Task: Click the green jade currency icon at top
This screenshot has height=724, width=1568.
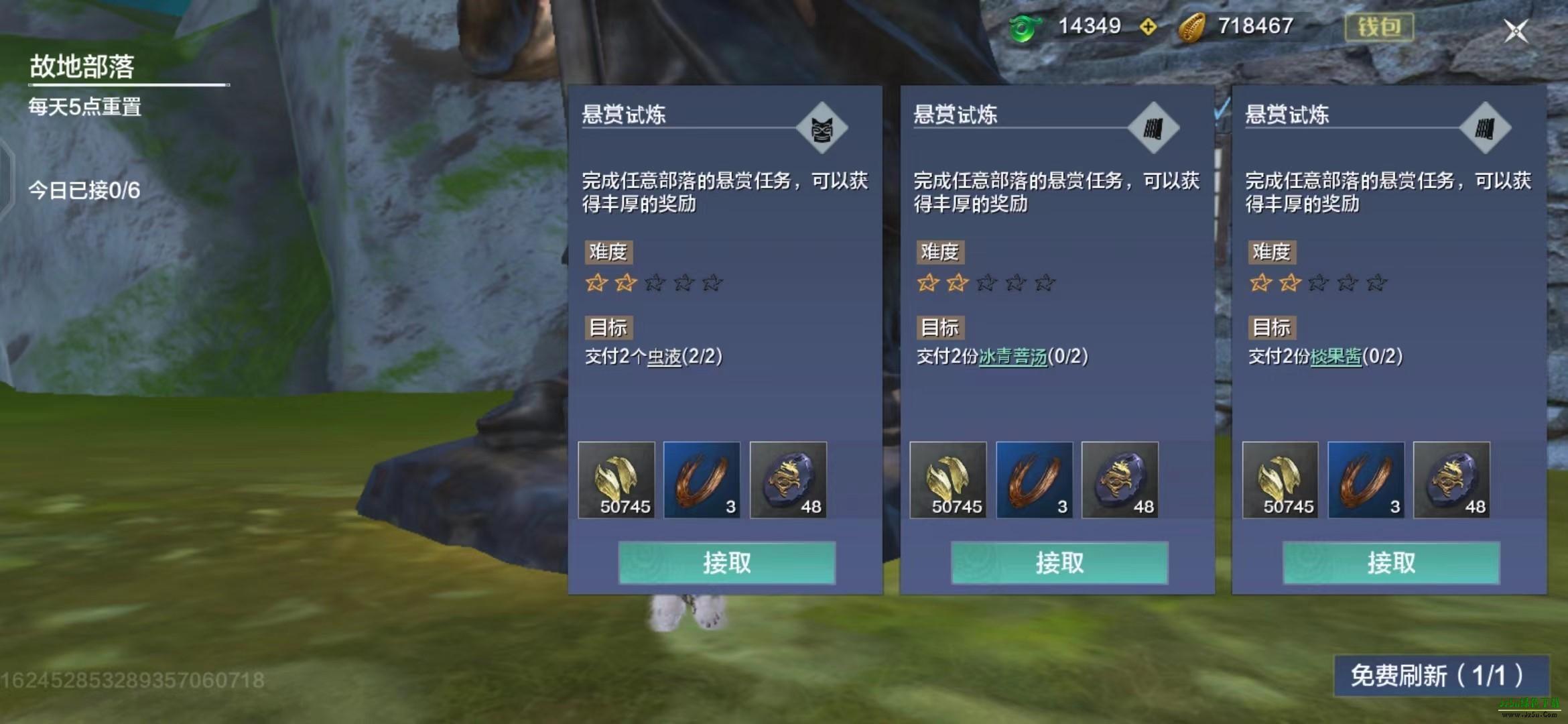Action: coord(1024,26)
